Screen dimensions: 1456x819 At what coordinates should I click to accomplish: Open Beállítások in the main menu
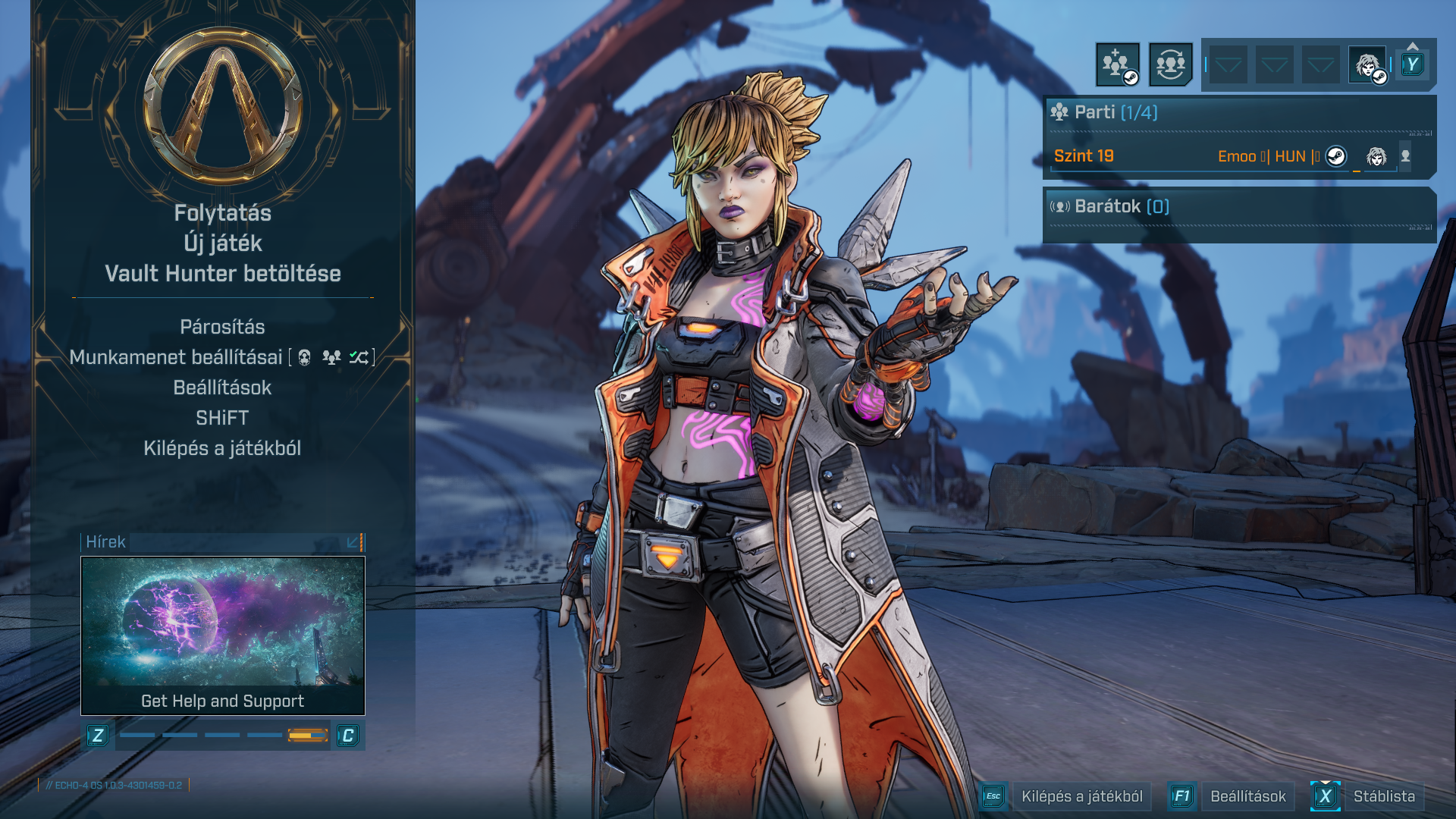click(222, 388)
